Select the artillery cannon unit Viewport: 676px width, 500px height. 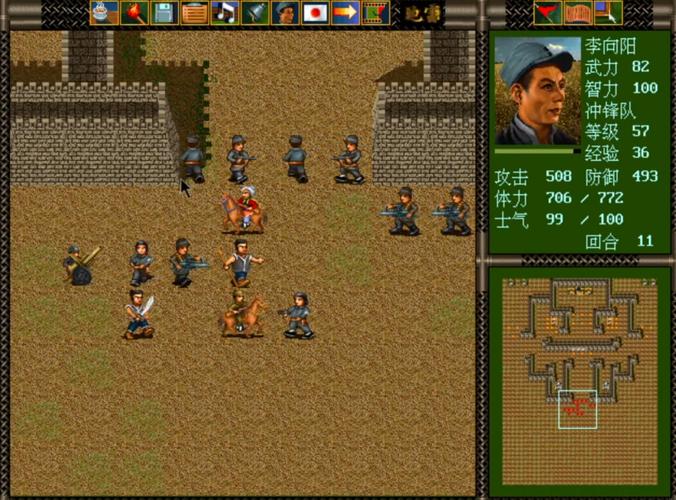[80, 263]
